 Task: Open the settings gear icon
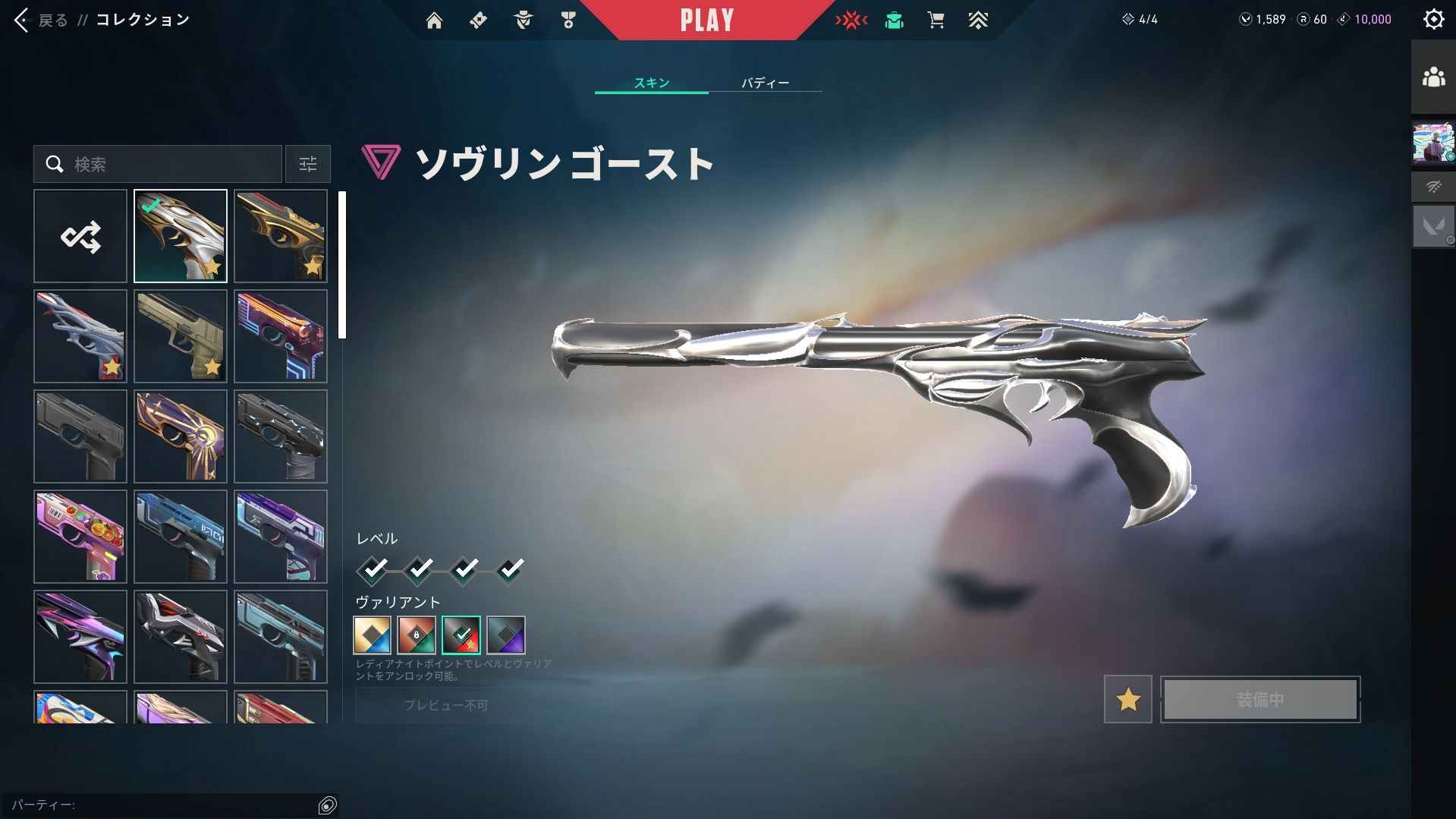pyautogui.click(x=1433, y=20)
